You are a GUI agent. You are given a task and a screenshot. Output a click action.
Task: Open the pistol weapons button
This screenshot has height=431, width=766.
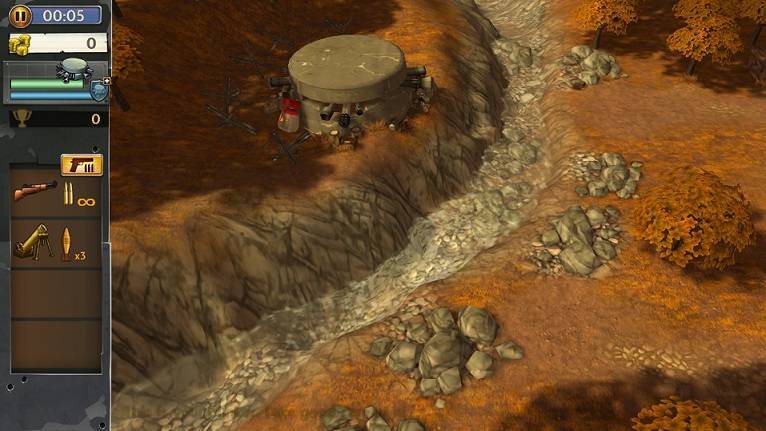pos(81,164)
